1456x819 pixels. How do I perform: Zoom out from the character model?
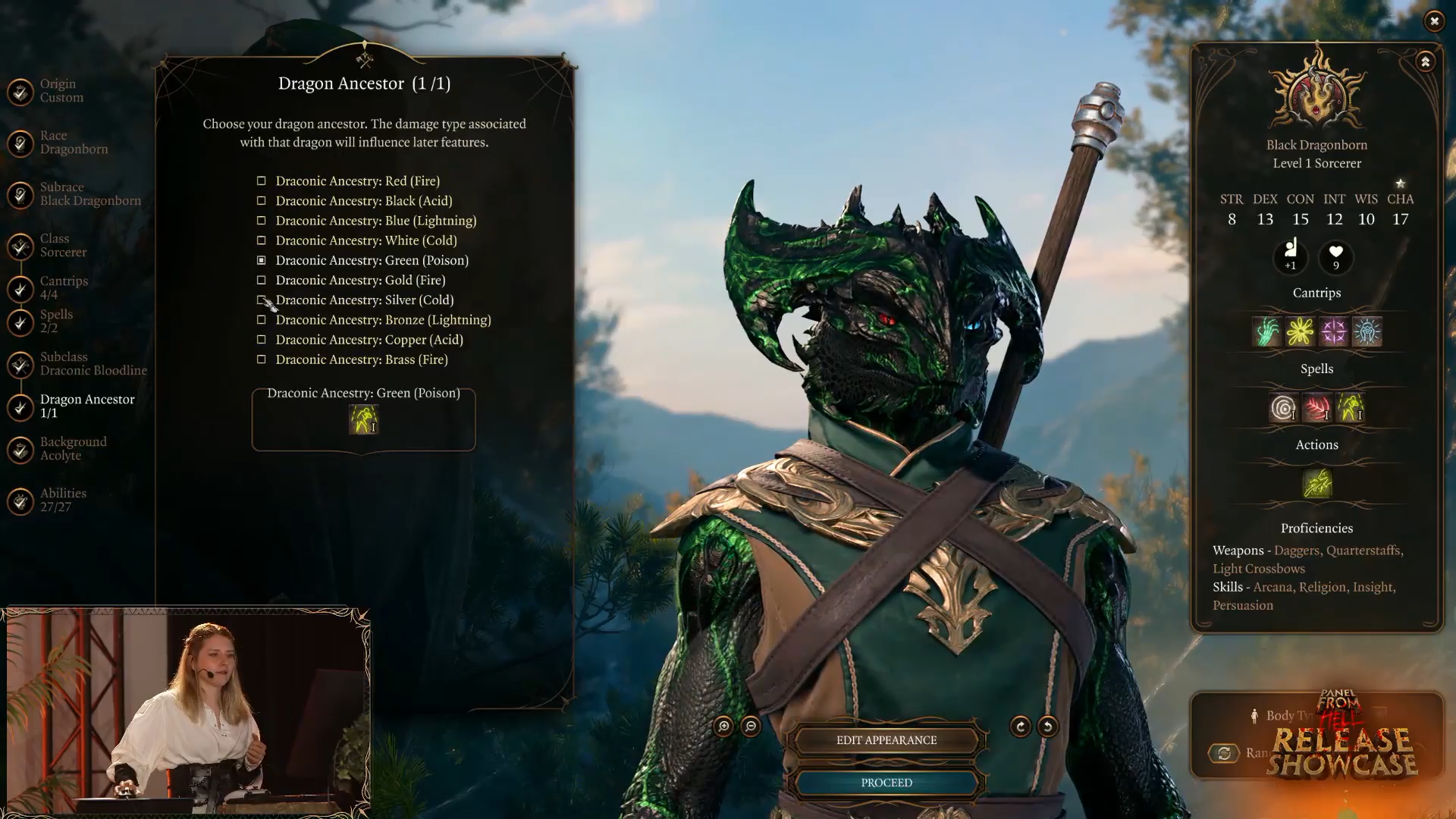pos(751,726)
